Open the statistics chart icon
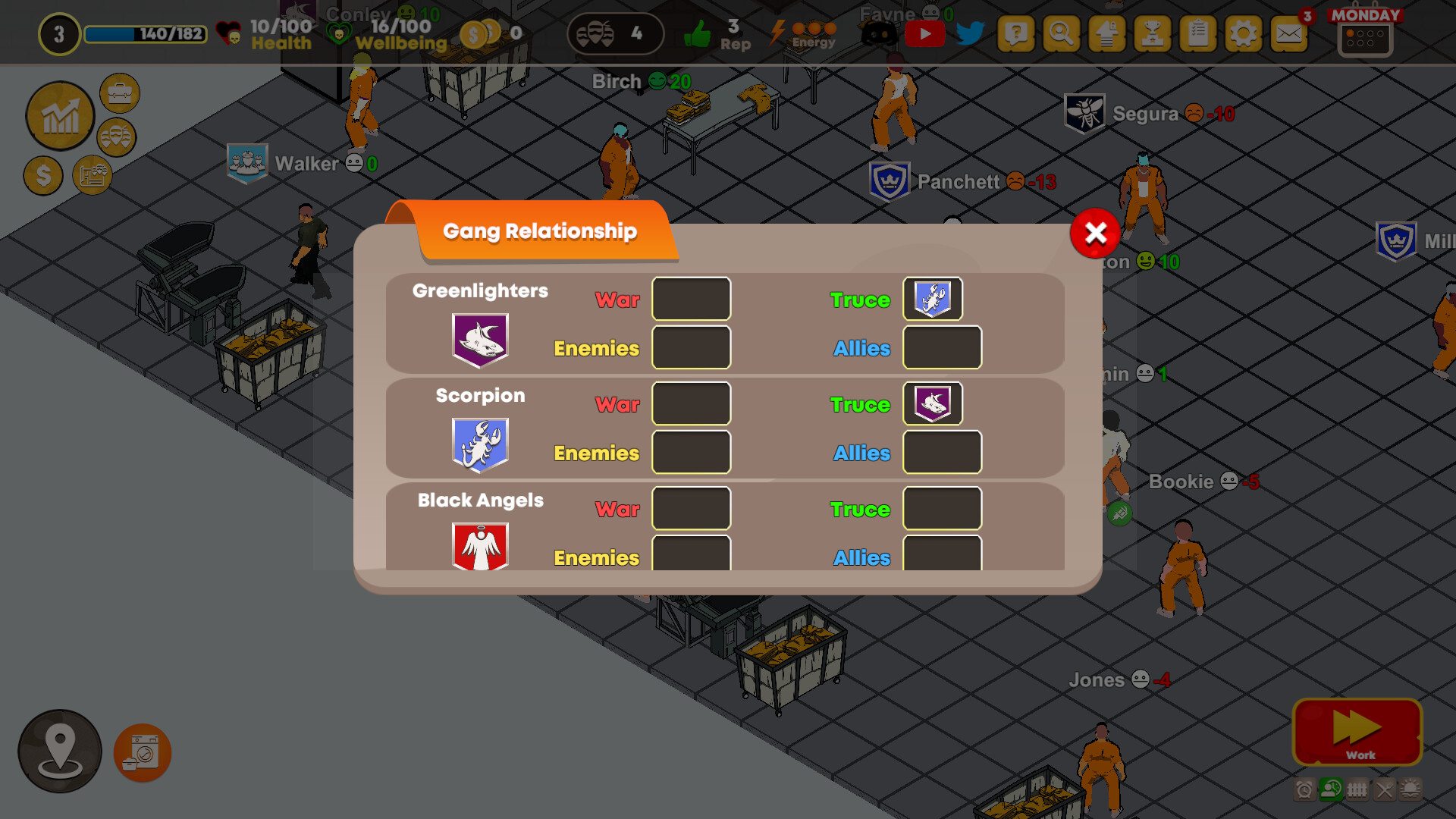Screen dimensions: 1456x819 point(60,116)
